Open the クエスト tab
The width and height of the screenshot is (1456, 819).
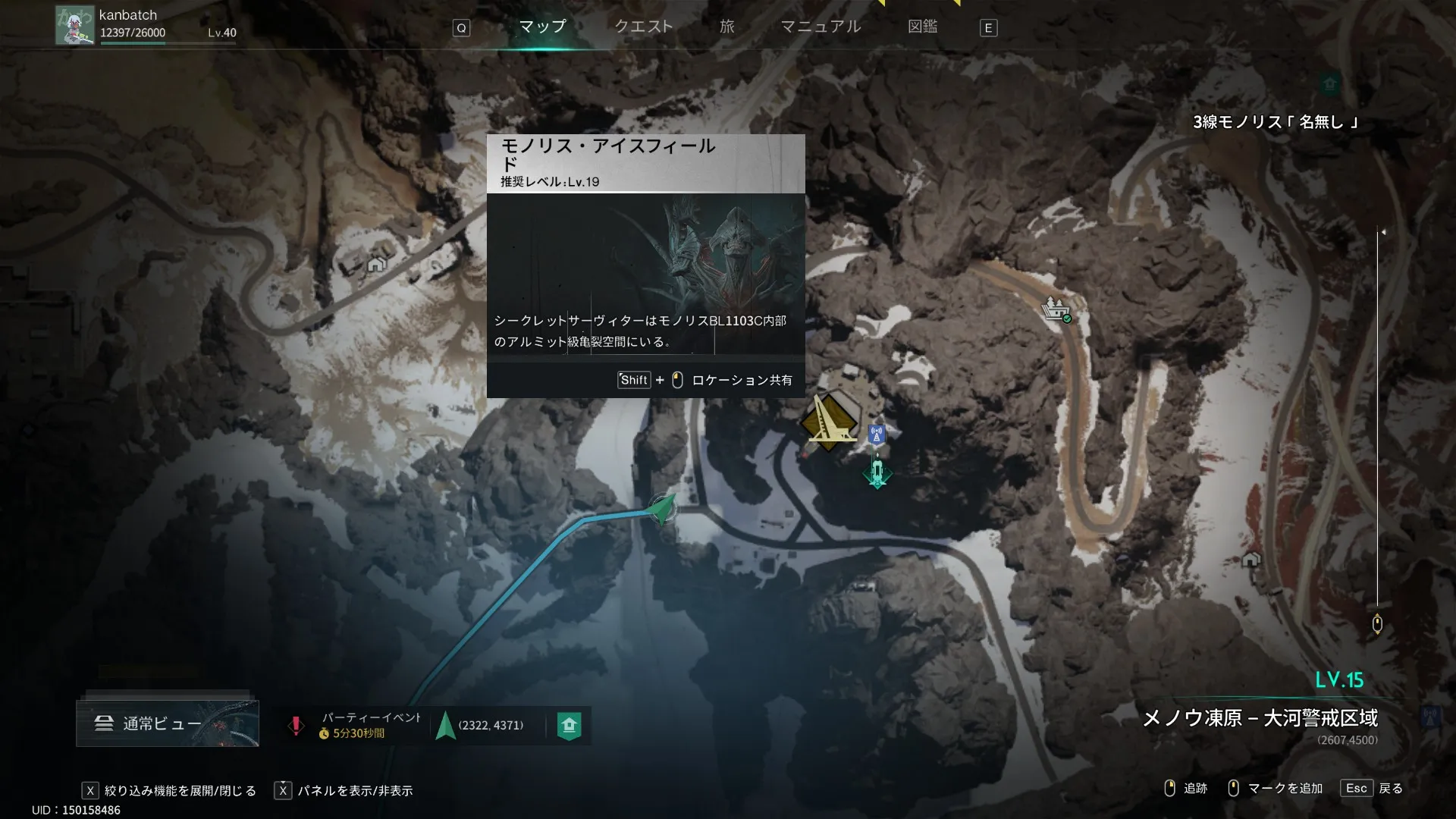(x=643, y=27)
